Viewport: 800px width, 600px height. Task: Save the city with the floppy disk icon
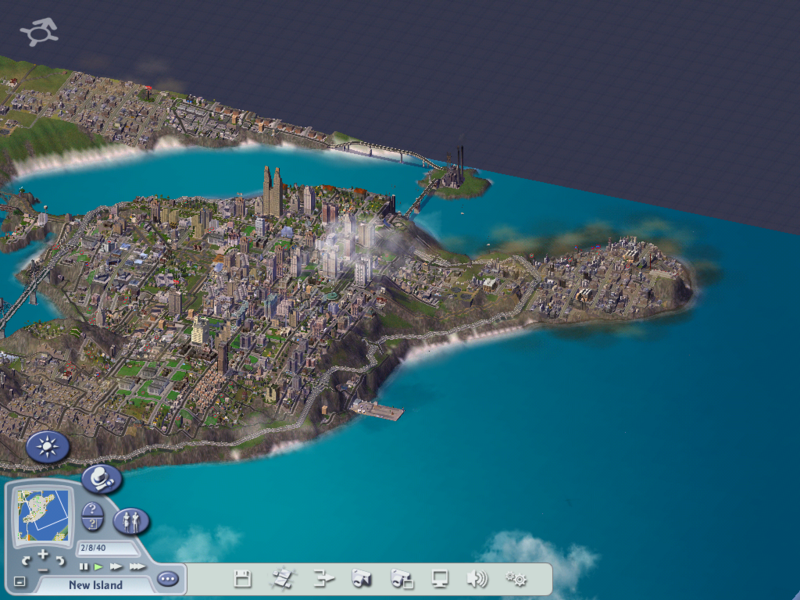point(242,578)
